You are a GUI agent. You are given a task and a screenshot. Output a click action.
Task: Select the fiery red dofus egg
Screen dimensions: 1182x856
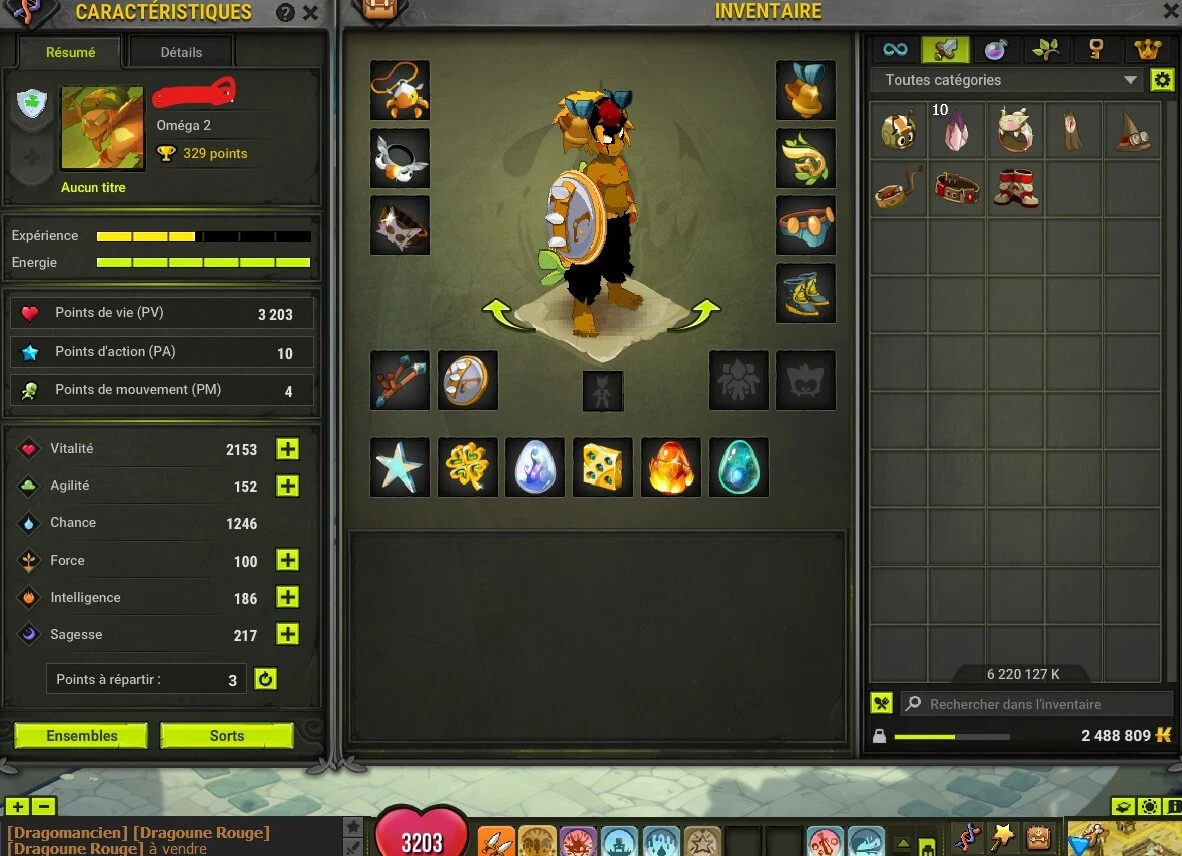[670, 467]
